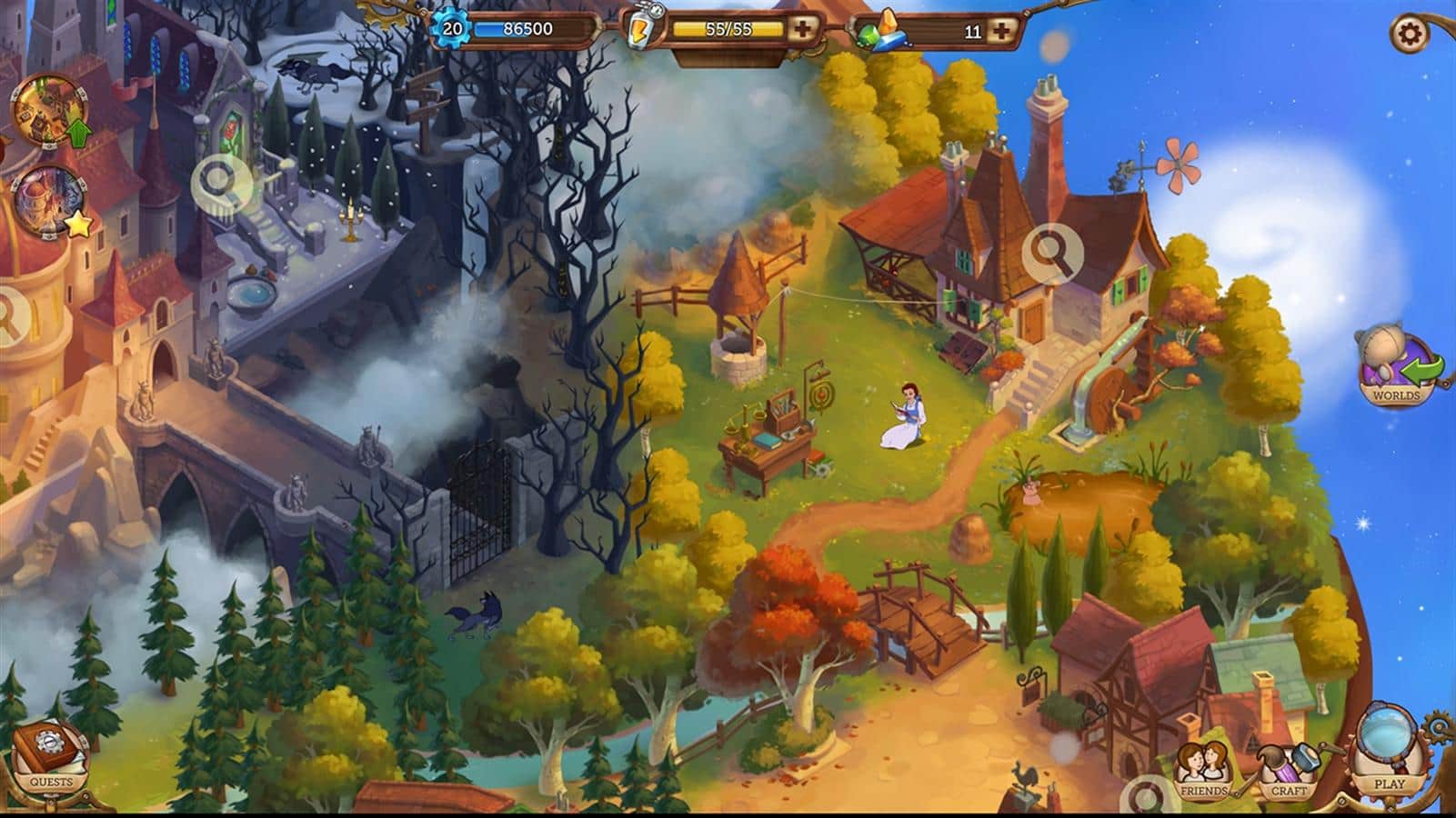Add more crystals with the plus button
This screenshot has height=818, width=1456.
1001,30
